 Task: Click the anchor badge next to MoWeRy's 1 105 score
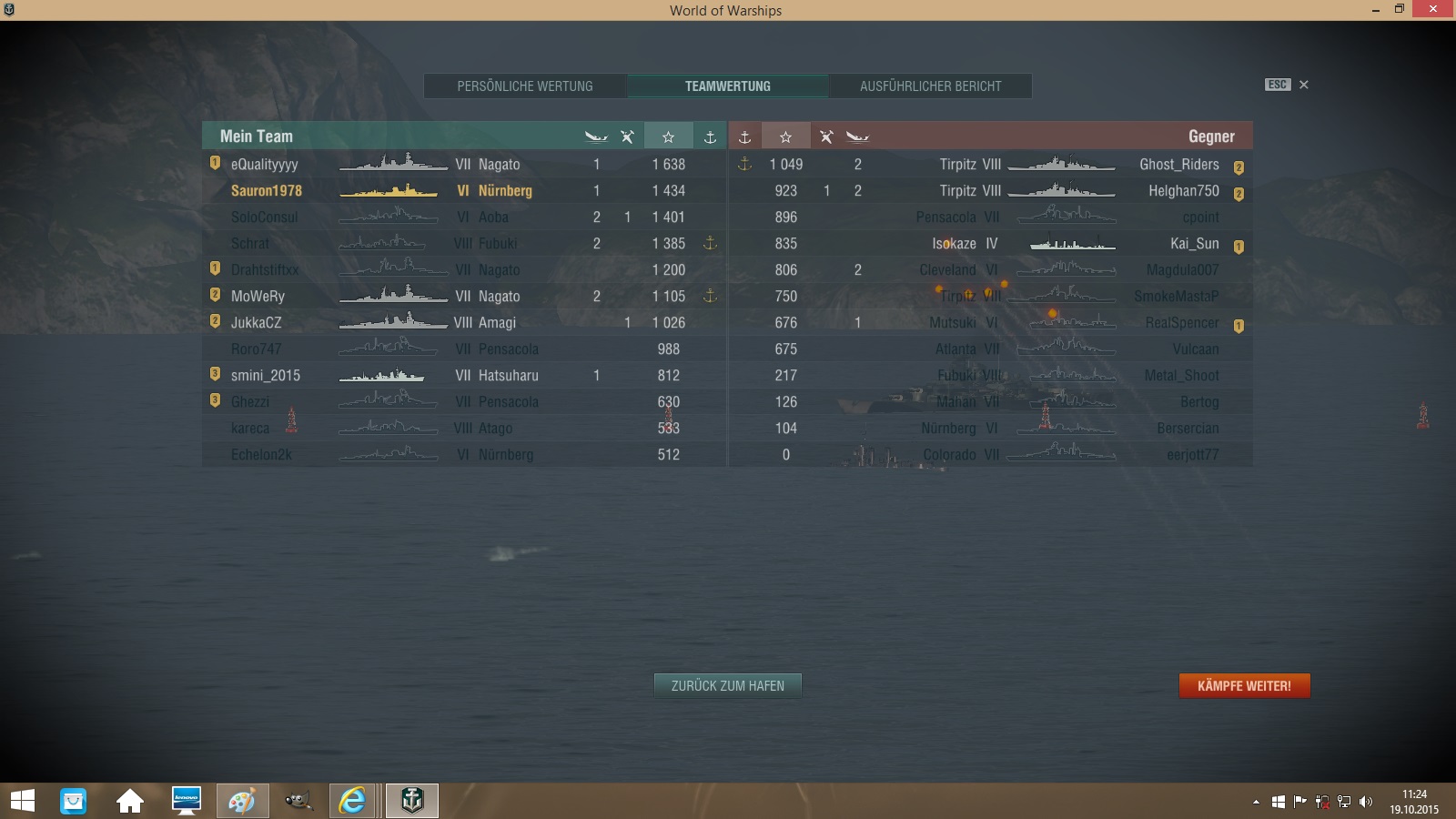pos(711,296)
